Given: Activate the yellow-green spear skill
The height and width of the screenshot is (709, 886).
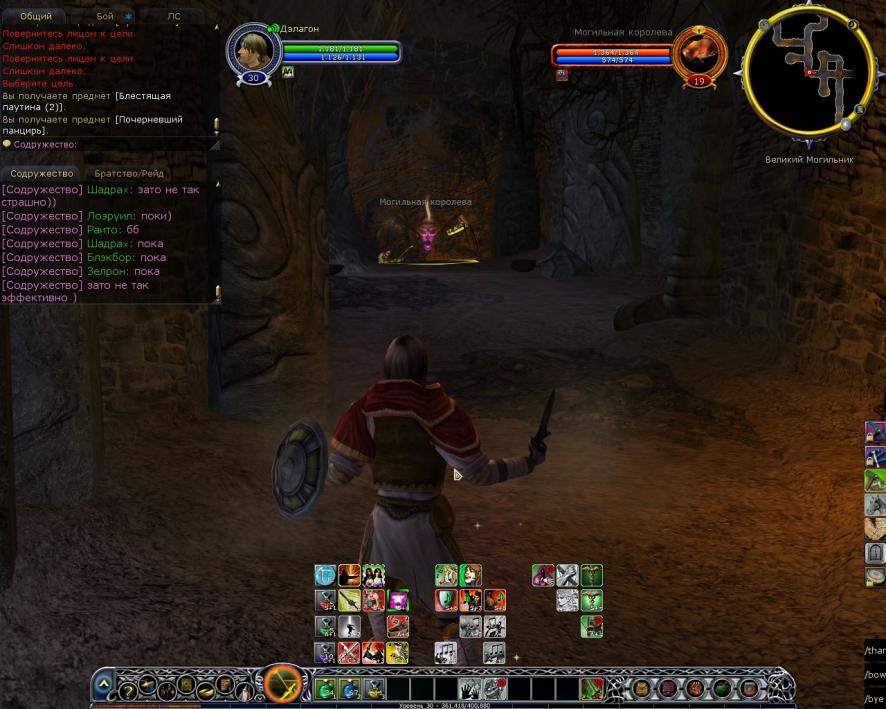Looking at the screenshot, I should 349,600.
